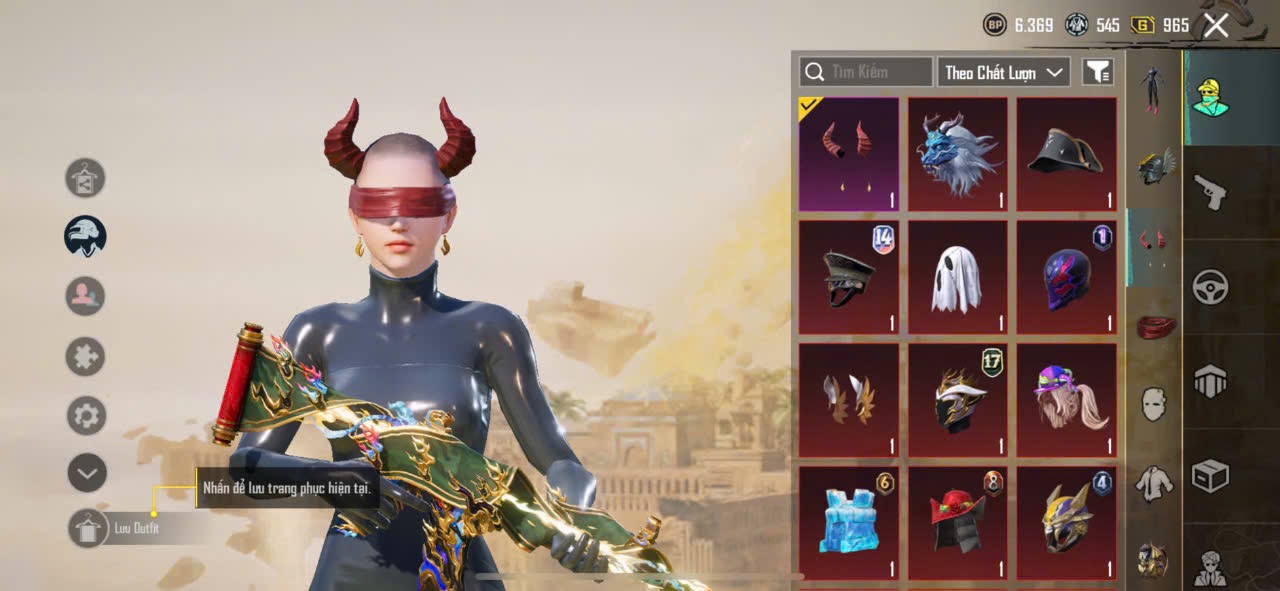Viewport: 1280px width, 591px height.
Task: Click the Tìm Kiếm search field
Action: pos(866,72)
